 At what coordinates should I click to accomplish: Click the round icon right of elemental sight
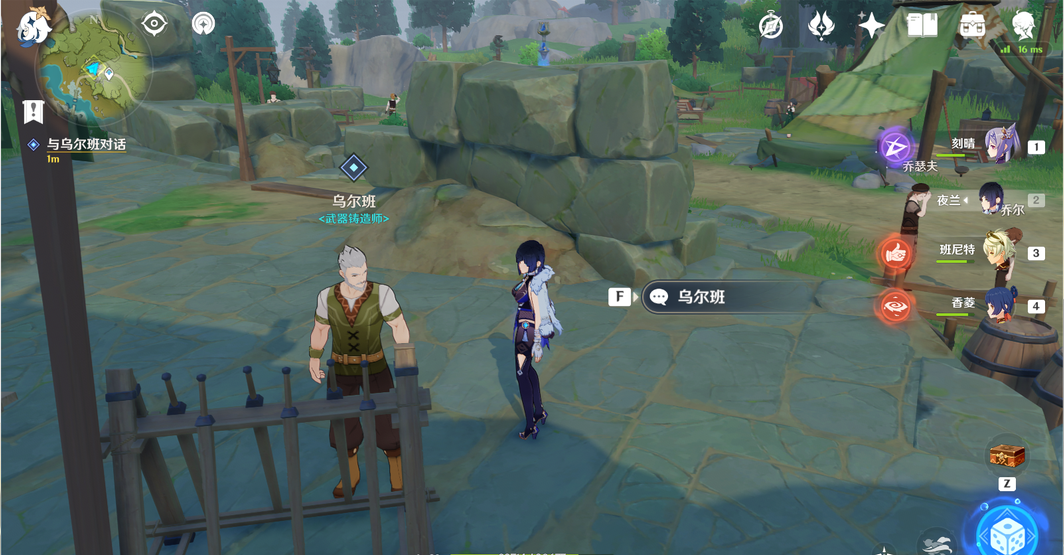[x=203, y=23]
